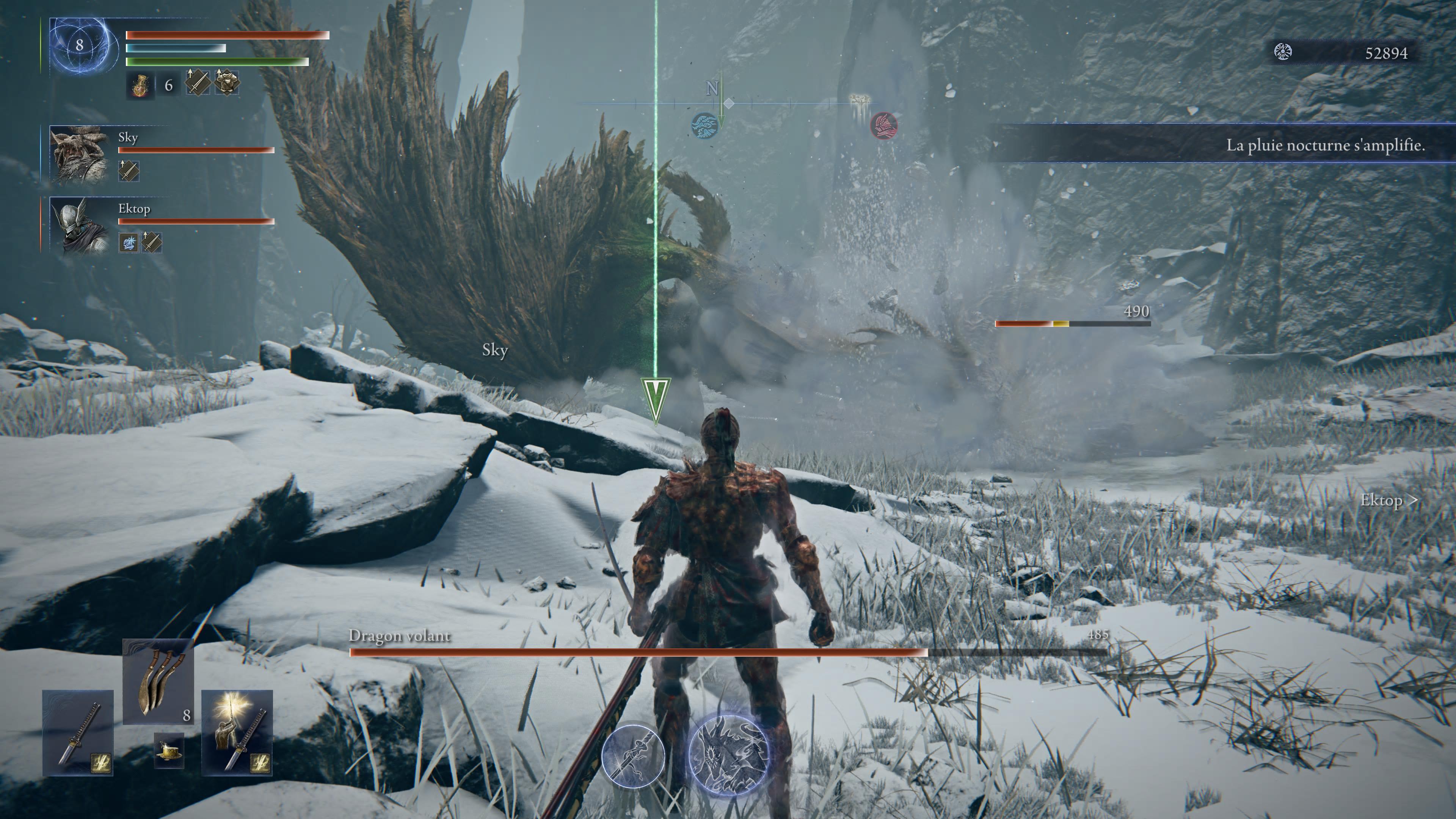The height and width of the screenshot is (819, 1456).
Task: Select player's armor boost buff icon
Action: (x=226, y=84)
